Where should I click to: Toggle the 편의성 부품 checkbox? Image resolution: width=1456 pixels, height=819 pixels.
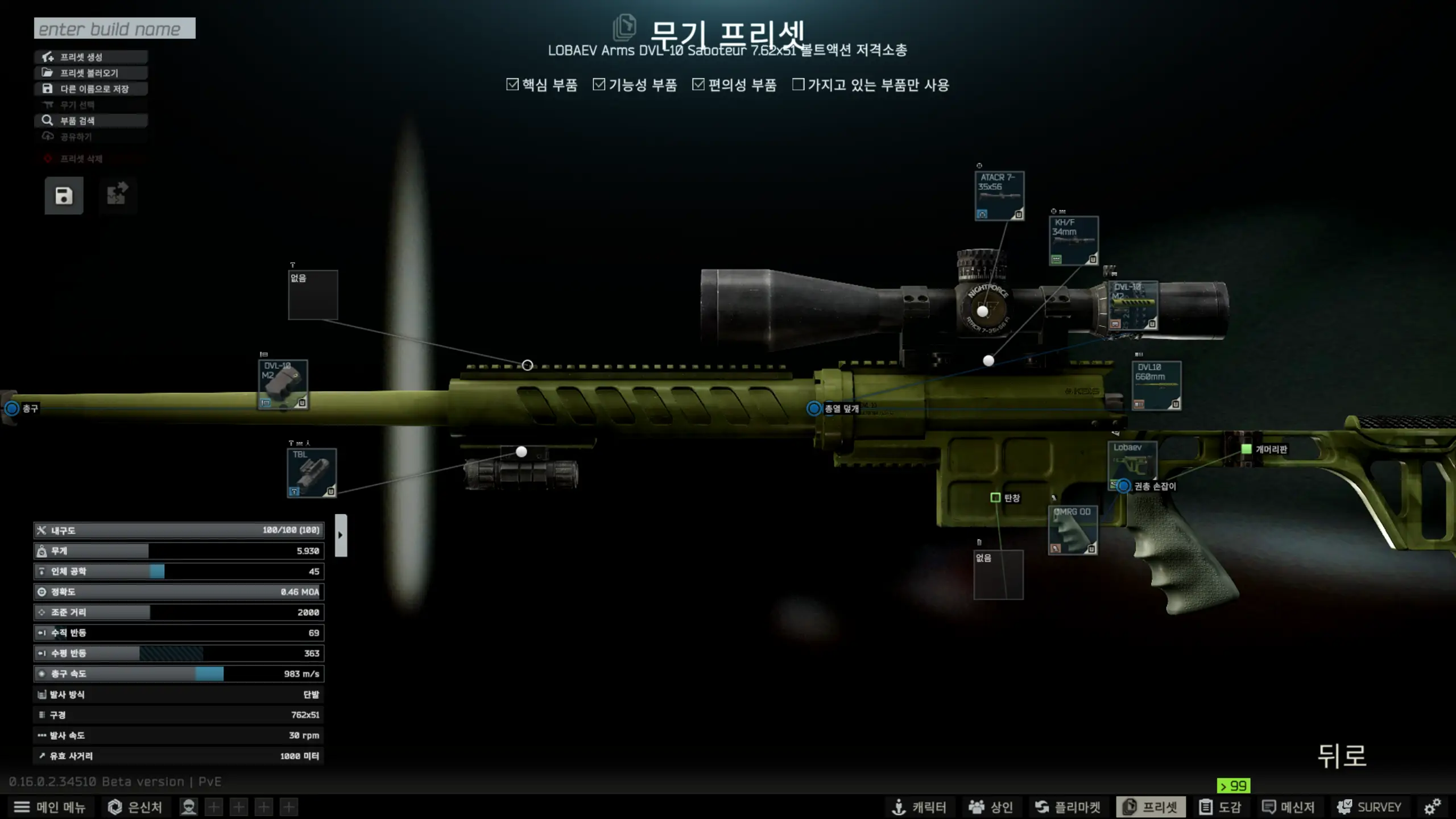coord(698,85)
